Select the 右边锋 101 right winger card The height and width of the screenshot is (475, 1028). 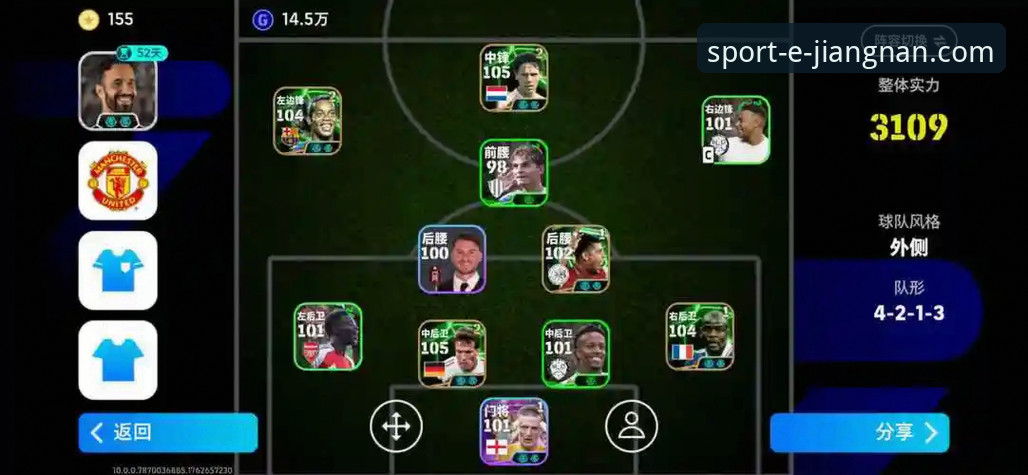(735, 130)
